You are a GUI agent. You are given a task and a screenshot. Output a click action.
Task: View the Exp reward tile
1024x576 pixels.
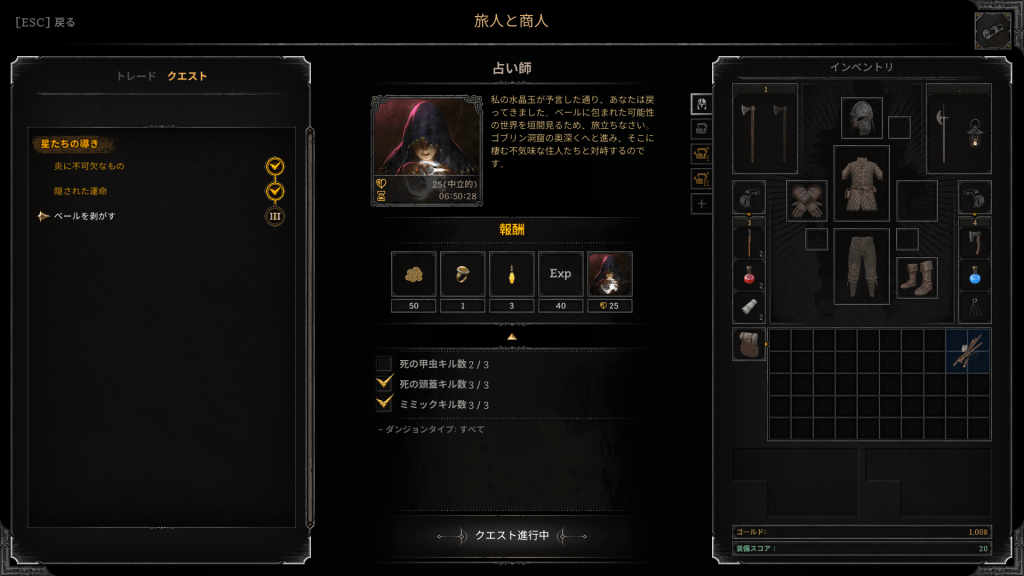tap(560, 274)
